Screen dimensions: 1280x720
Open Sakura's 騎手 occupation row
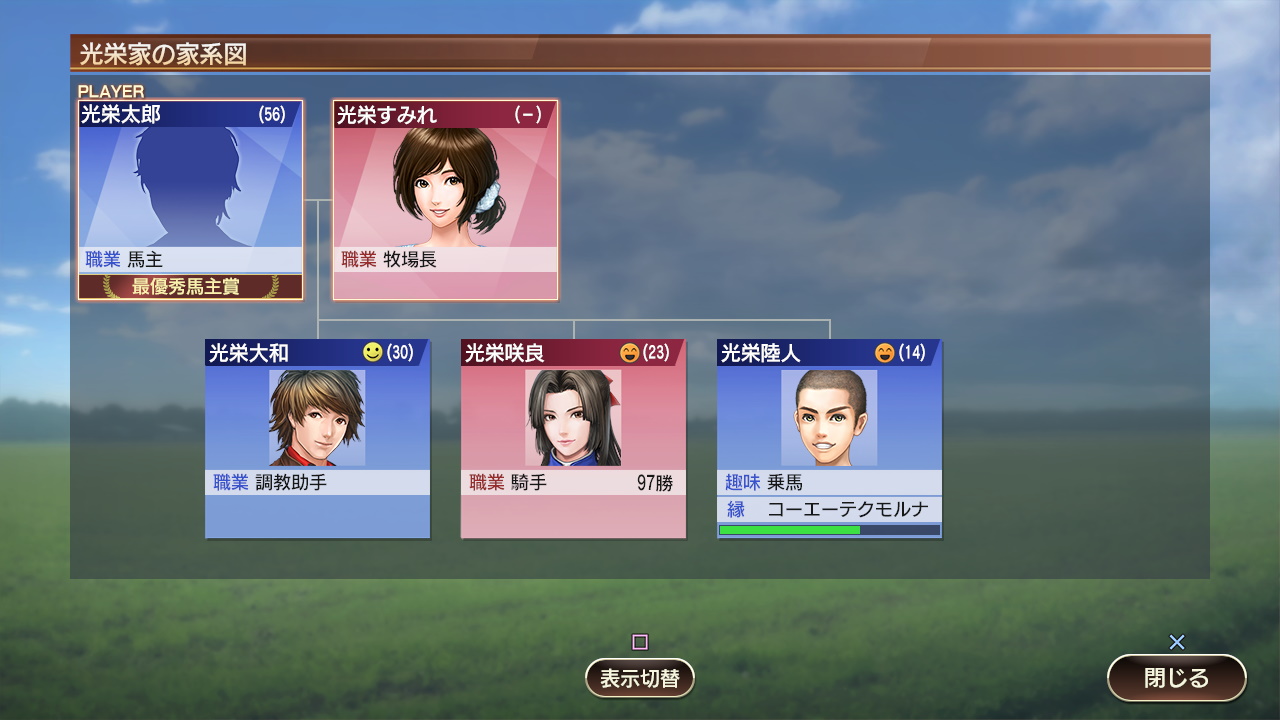tap(573, 483)
